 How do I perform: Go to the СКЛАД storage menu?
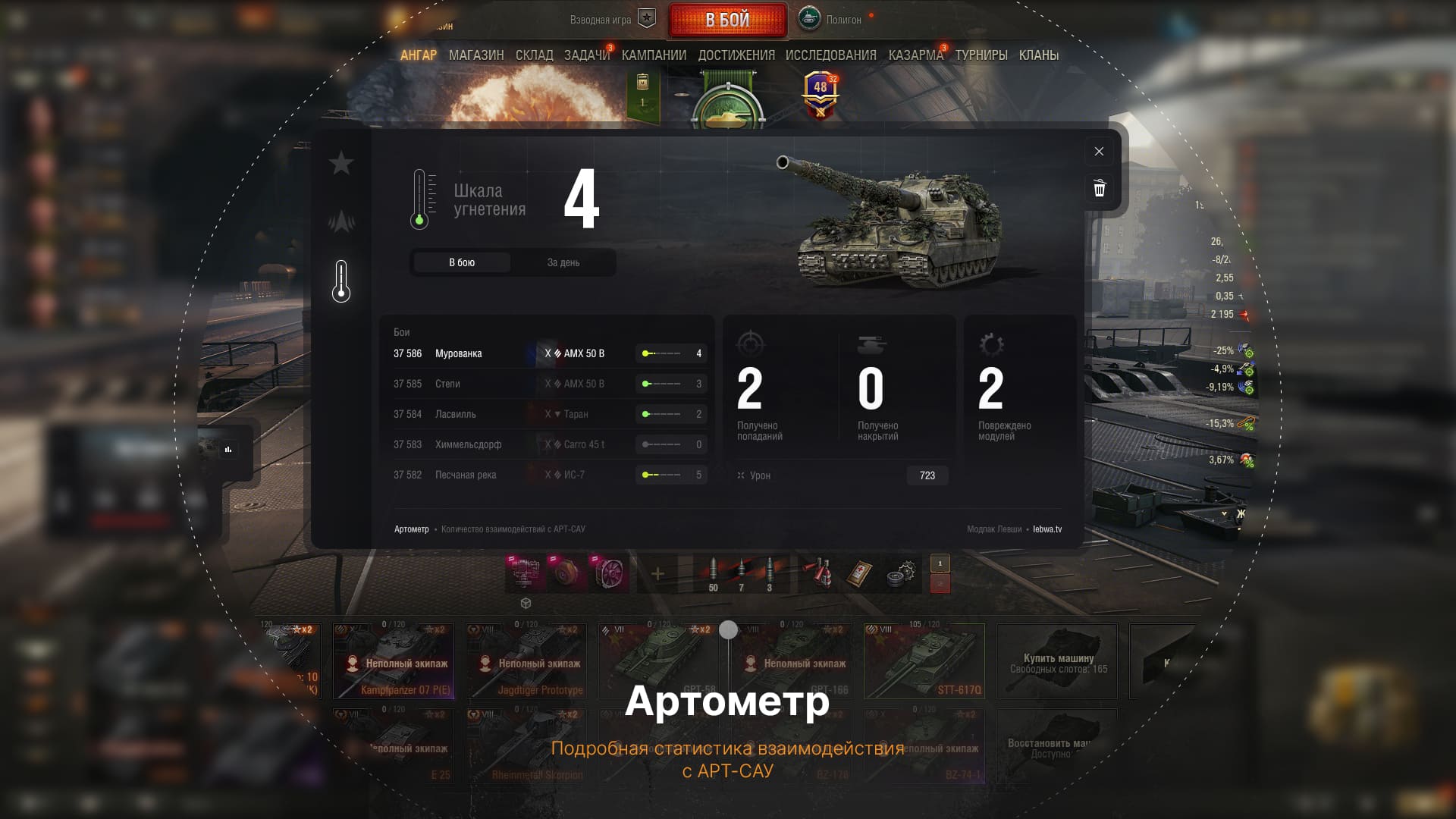point(534,55)
